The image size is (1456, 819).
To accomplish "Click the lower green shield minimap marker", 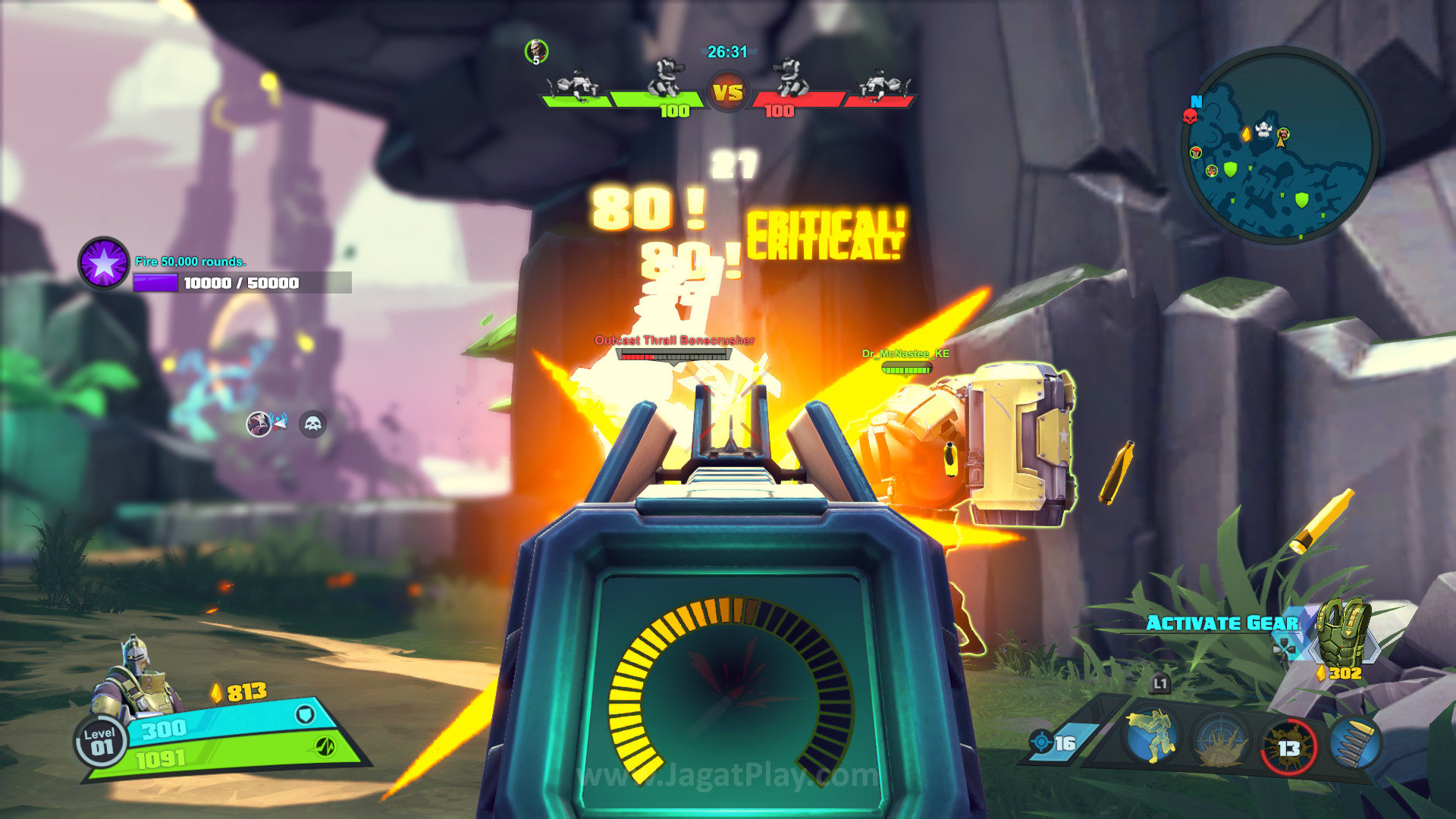I will 1302,200.
